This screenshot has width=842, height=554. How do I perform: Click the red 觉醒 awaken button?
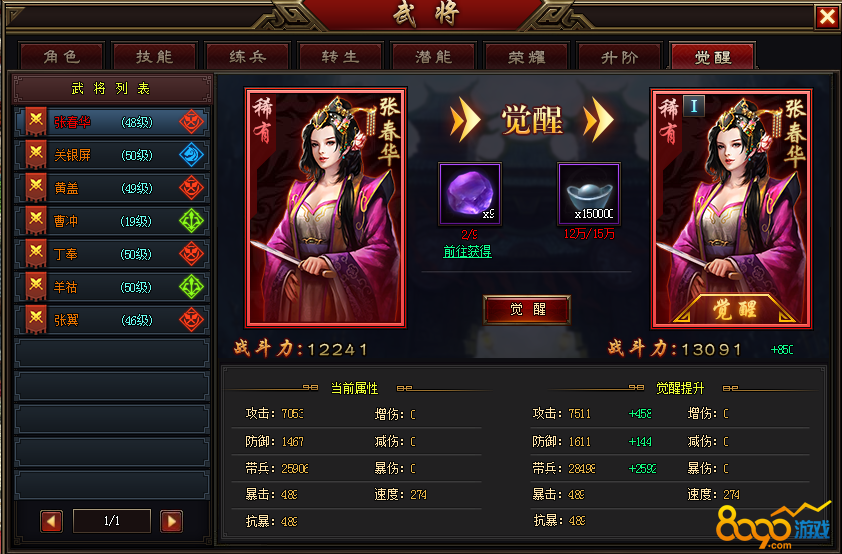click(526, 309)
